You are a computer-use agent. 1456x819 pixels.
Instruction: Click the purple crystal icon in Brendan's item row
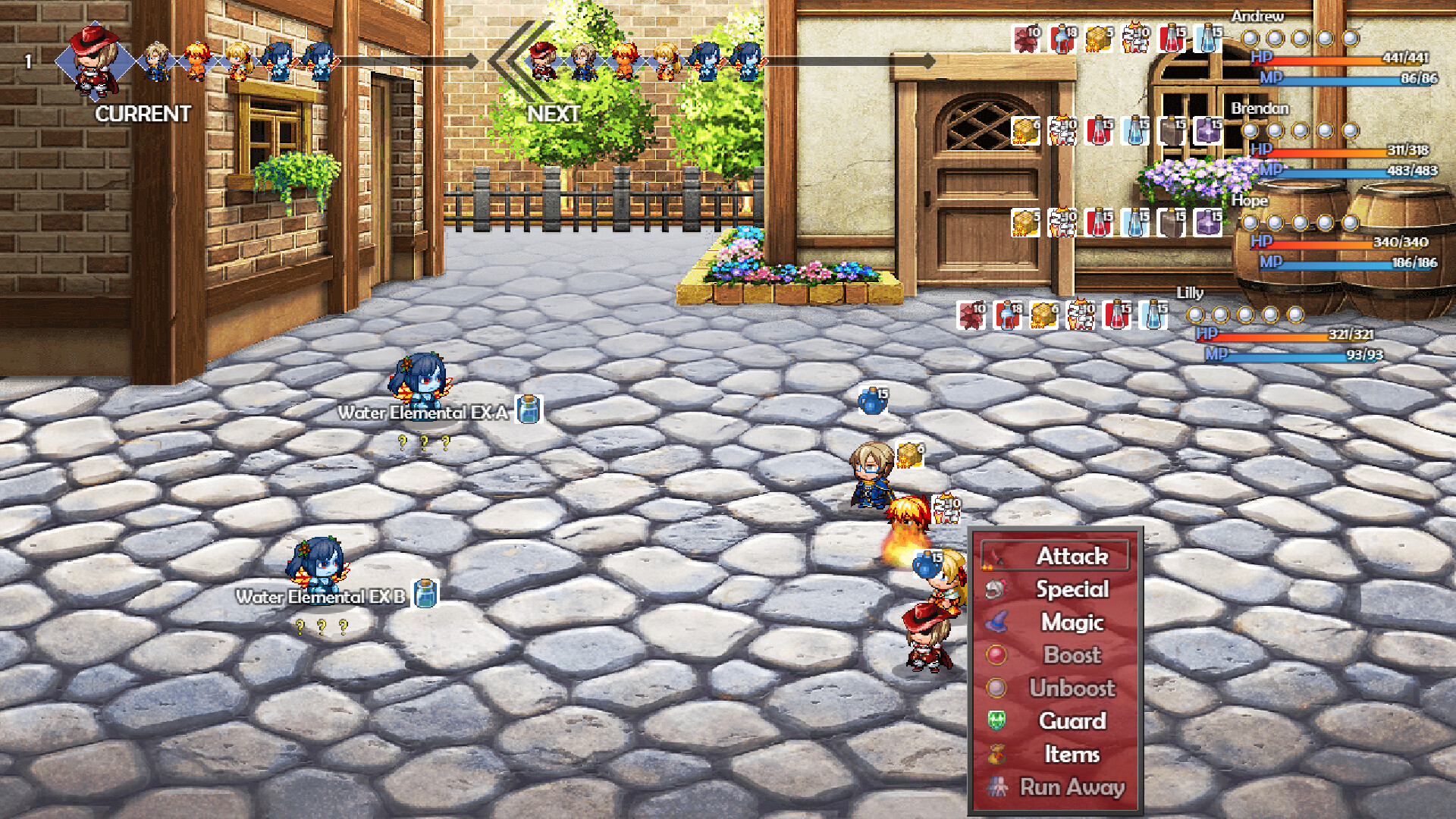[x=1207, y=131]
